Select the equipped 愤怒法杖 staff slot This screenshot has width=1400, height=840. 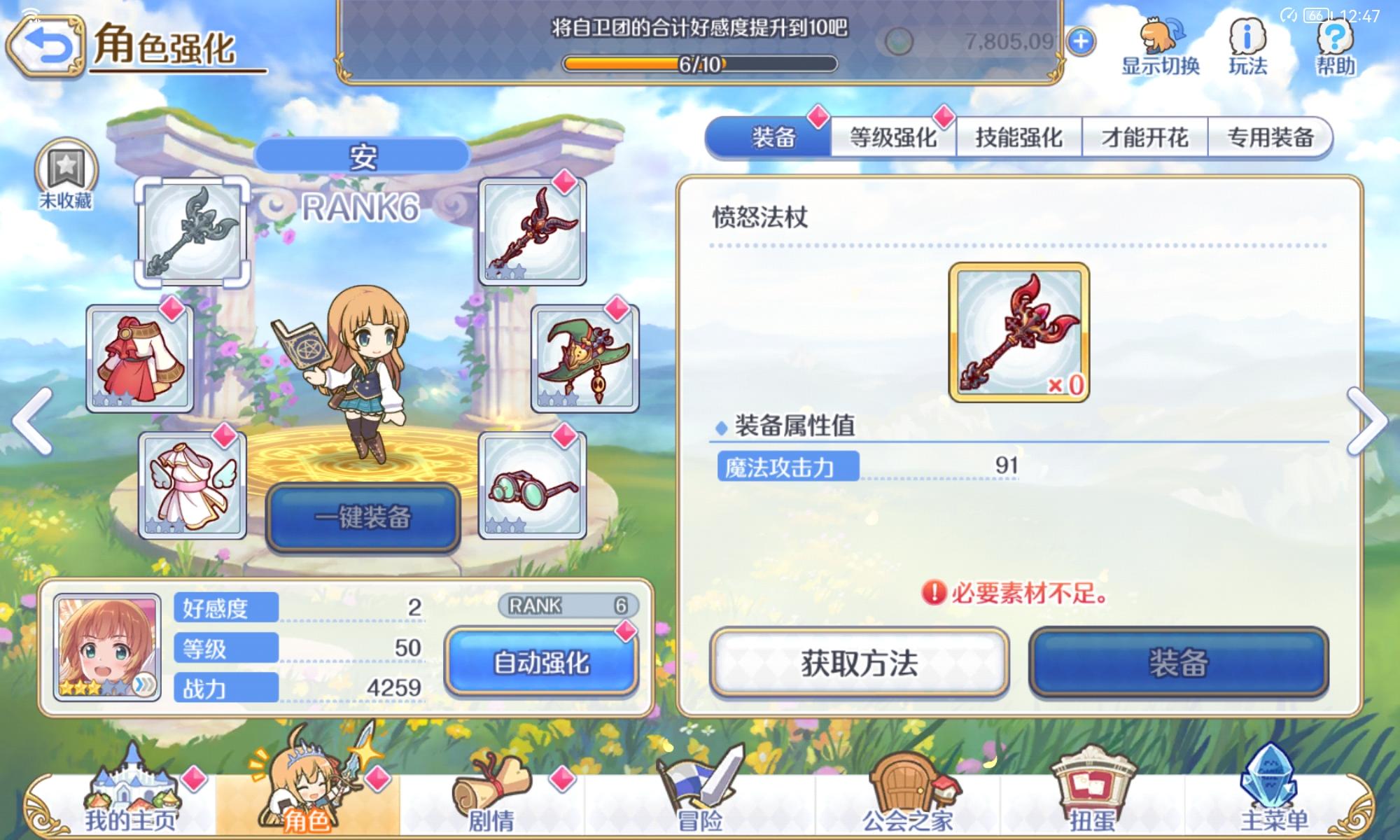pyautogui.click(x=532, y=231)
